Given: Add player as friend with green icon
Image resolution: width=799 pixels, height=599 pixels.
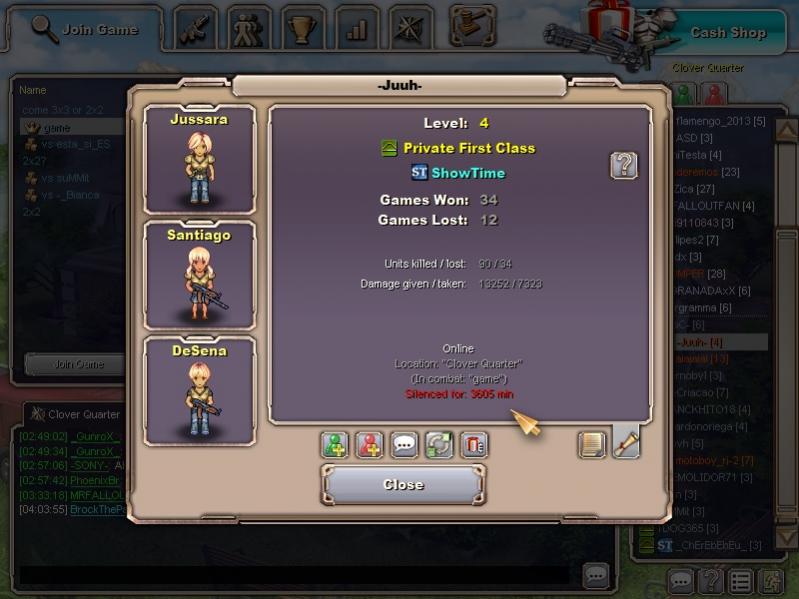Looking at the screenshot, I should click(x=335, y=445).
